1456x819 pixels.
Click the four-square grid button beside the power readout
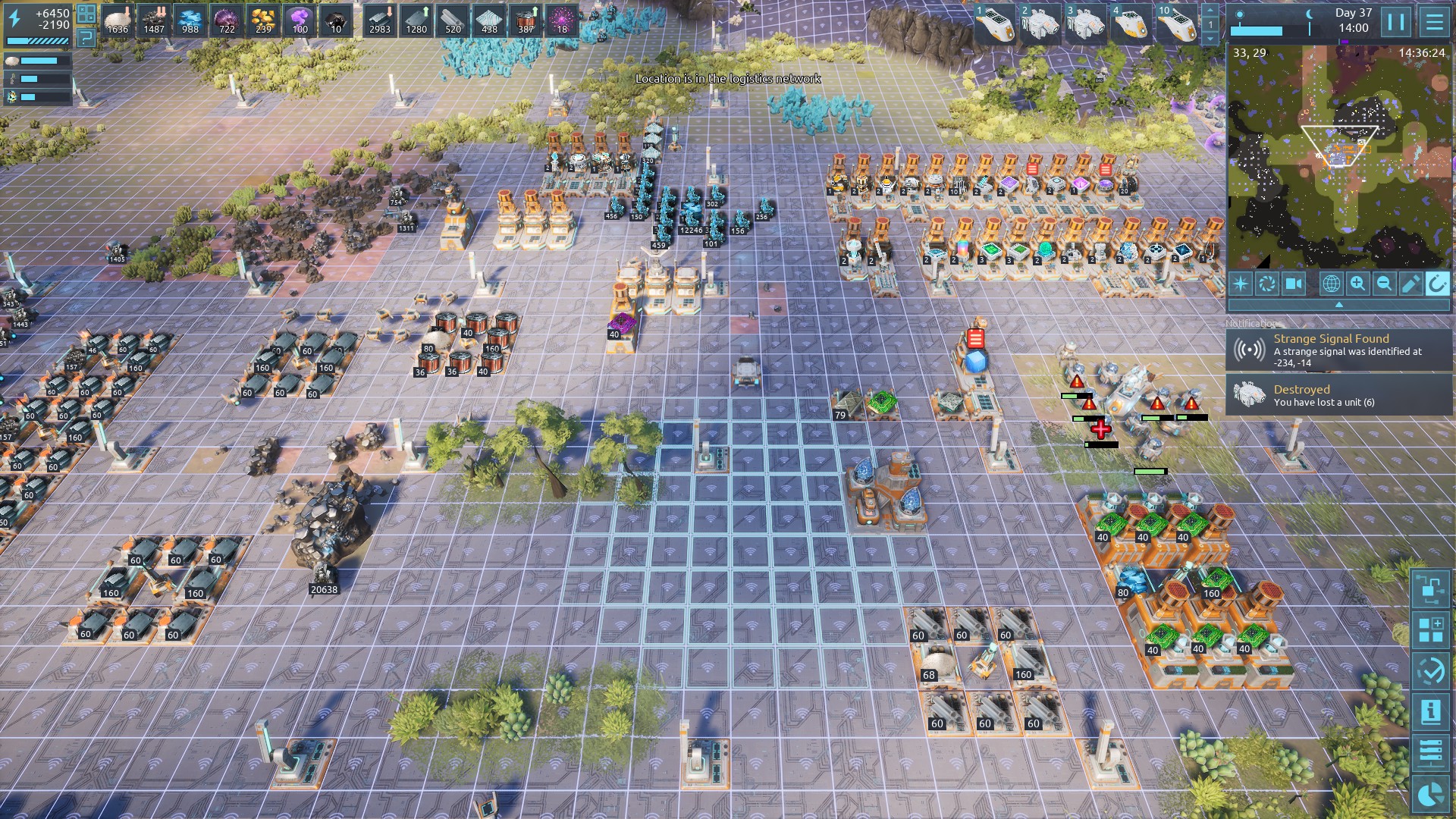pos(86,13)
